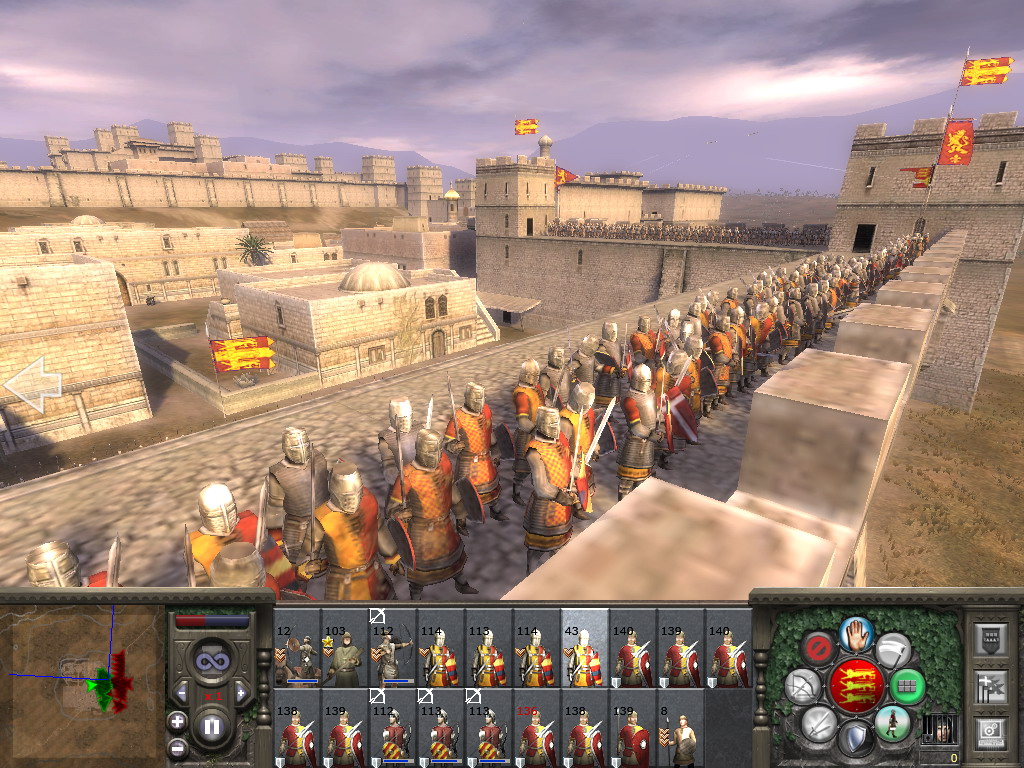The width and height of the screenshot is (1024, 768).
Task: Toggle guard mode shield icon
Action: coord(855,740)
